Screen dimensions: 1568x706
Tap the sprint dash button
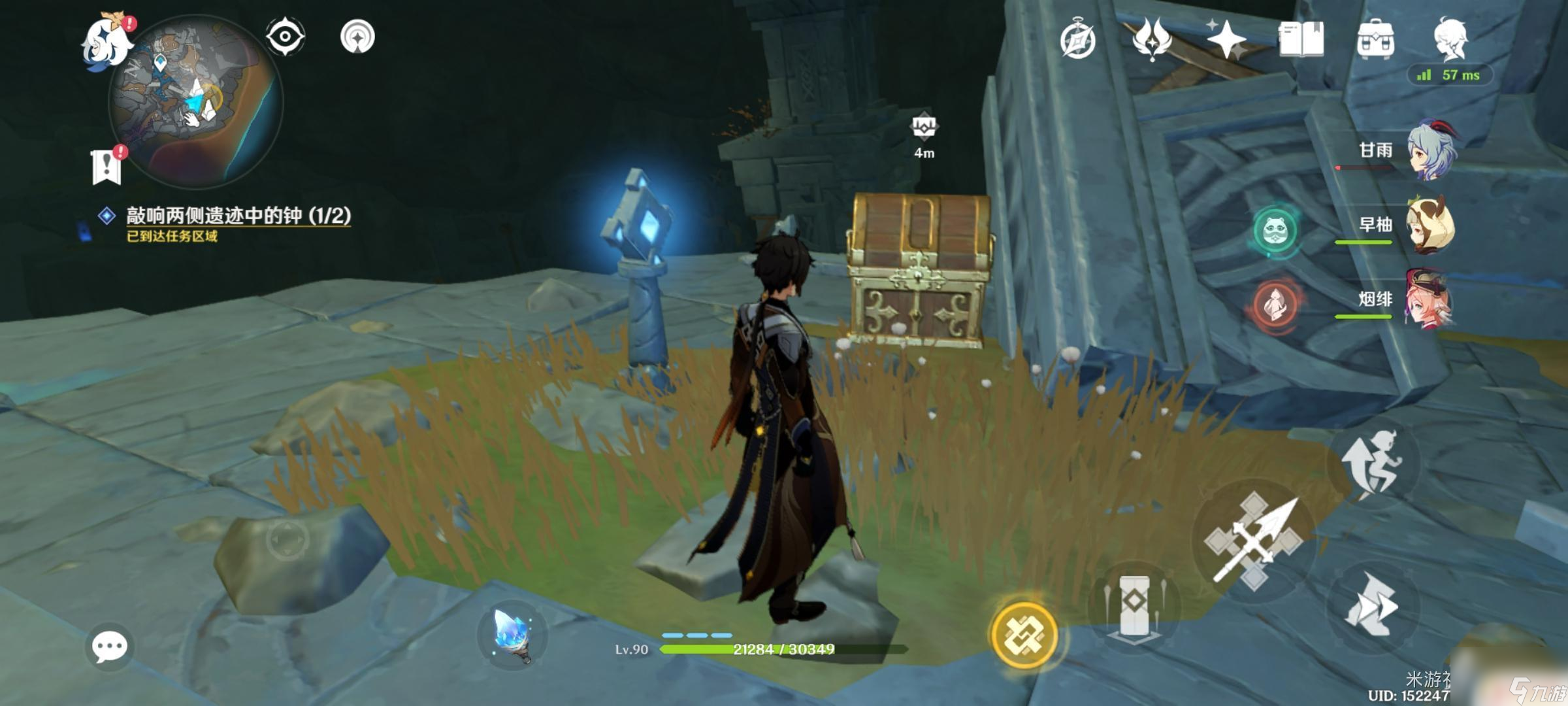[1372, 605]
